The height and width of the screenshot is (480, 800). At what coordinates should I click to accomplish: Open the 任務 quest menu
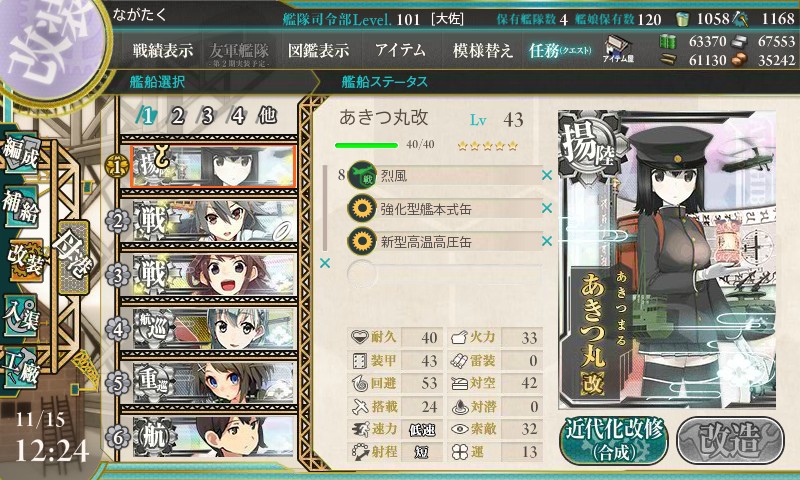(x=561, y=50)
